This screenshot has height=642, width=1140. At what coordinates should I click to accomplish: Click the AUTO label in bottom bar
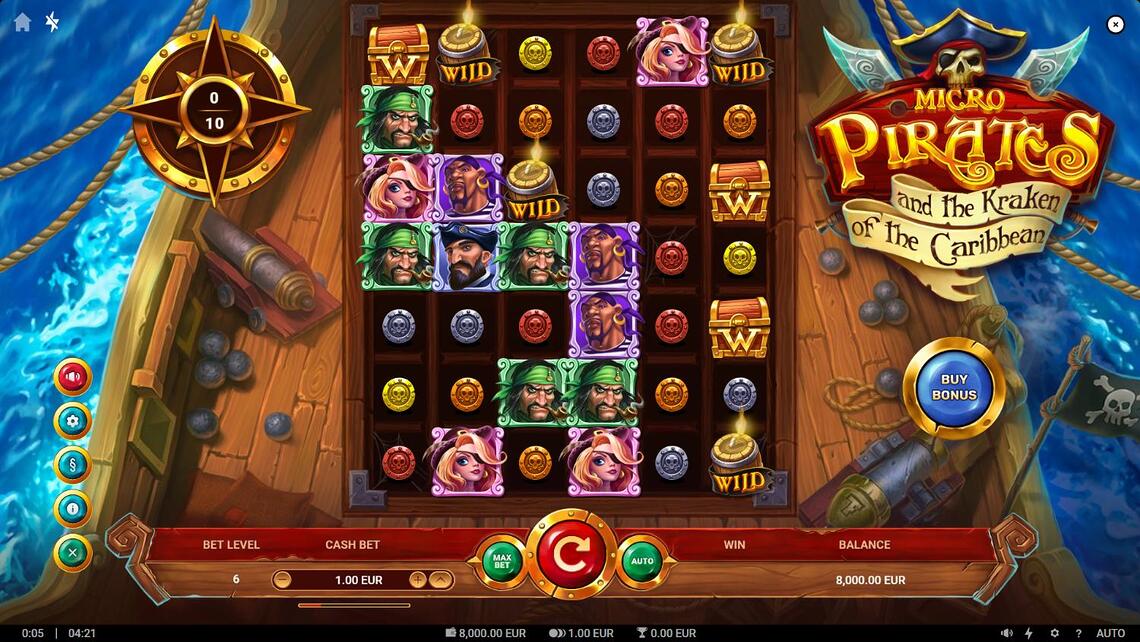[x=1110, y=633]
